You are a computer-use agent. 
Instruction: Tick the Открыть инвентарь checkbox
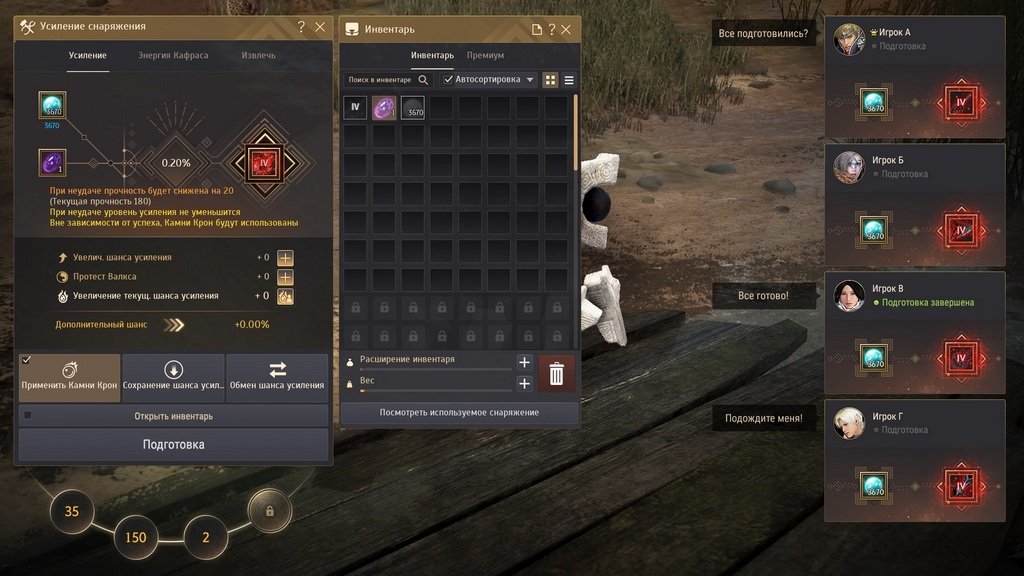click(x=28, y=415)
